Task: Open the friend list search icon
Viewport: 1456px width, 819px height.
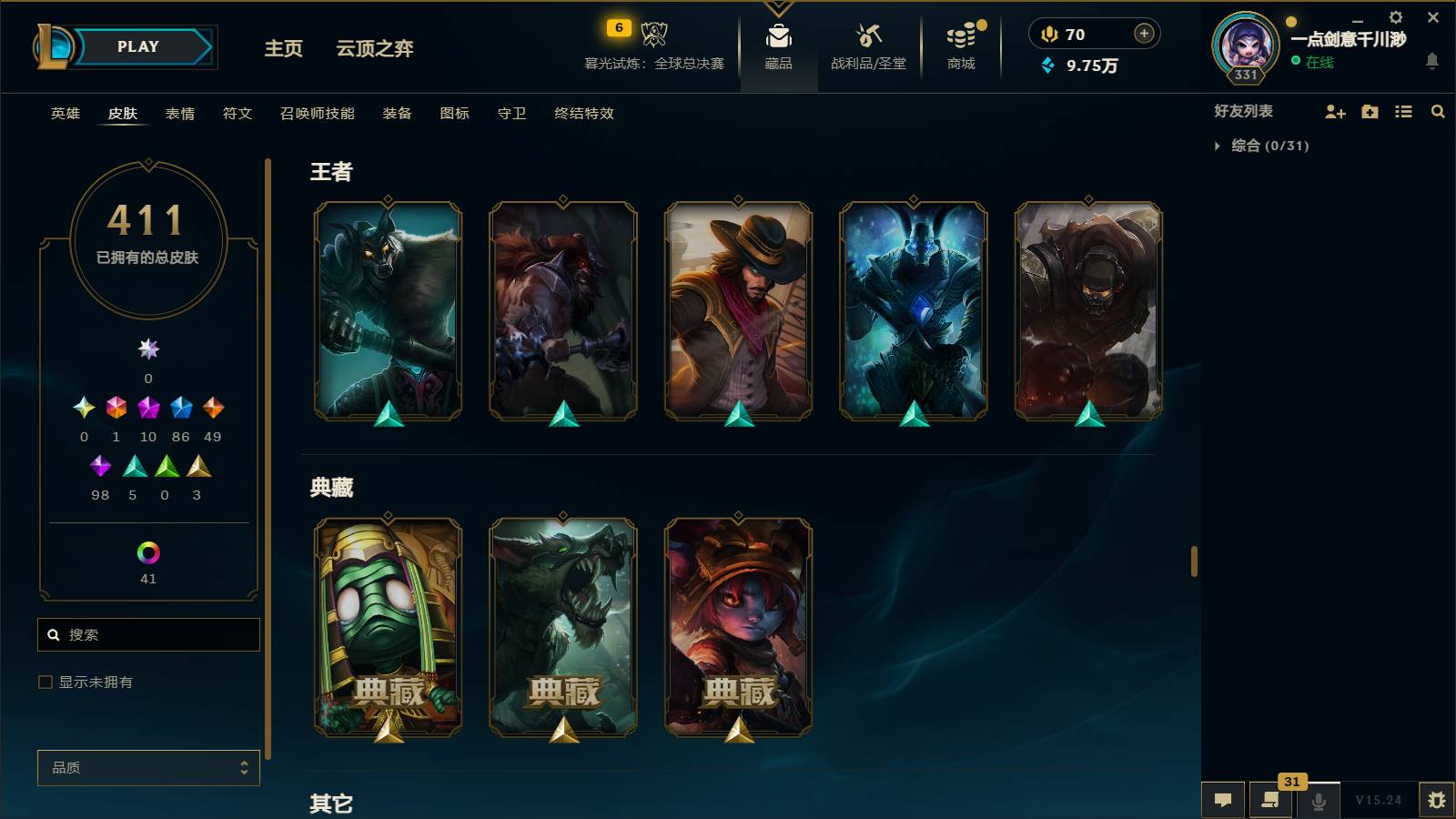Action: coord(1438,112)
